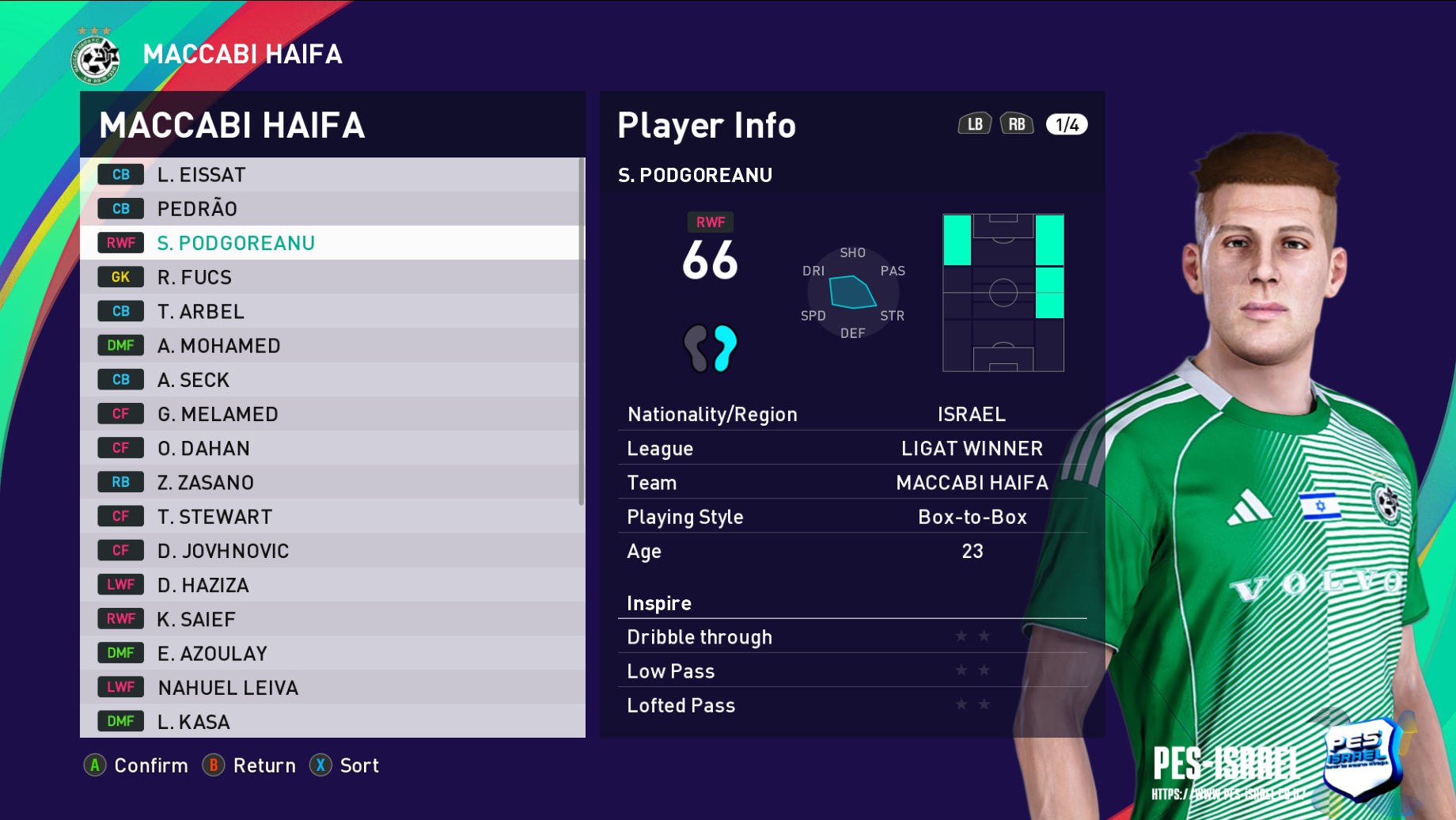
Task: Select T. Arbel in the roster
Action: [x=332, y=311]
